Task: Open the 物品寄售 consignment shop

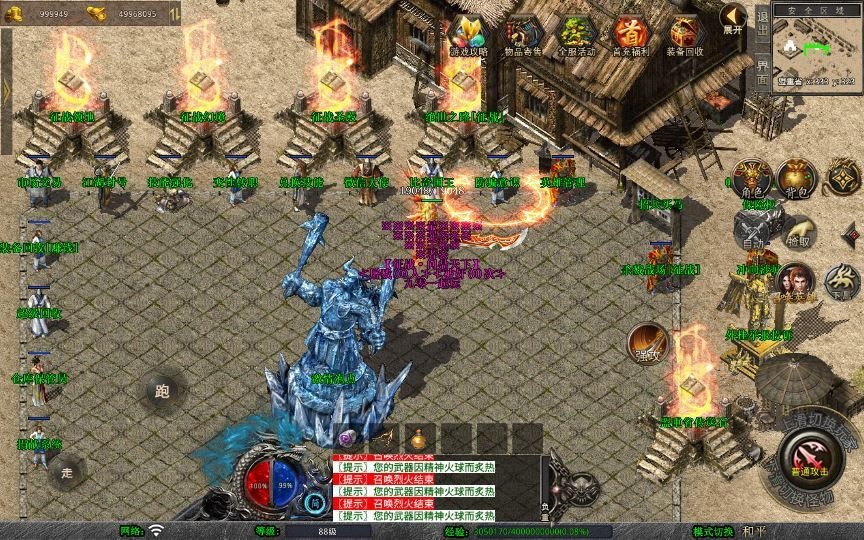Action: (x=523, y=34)
